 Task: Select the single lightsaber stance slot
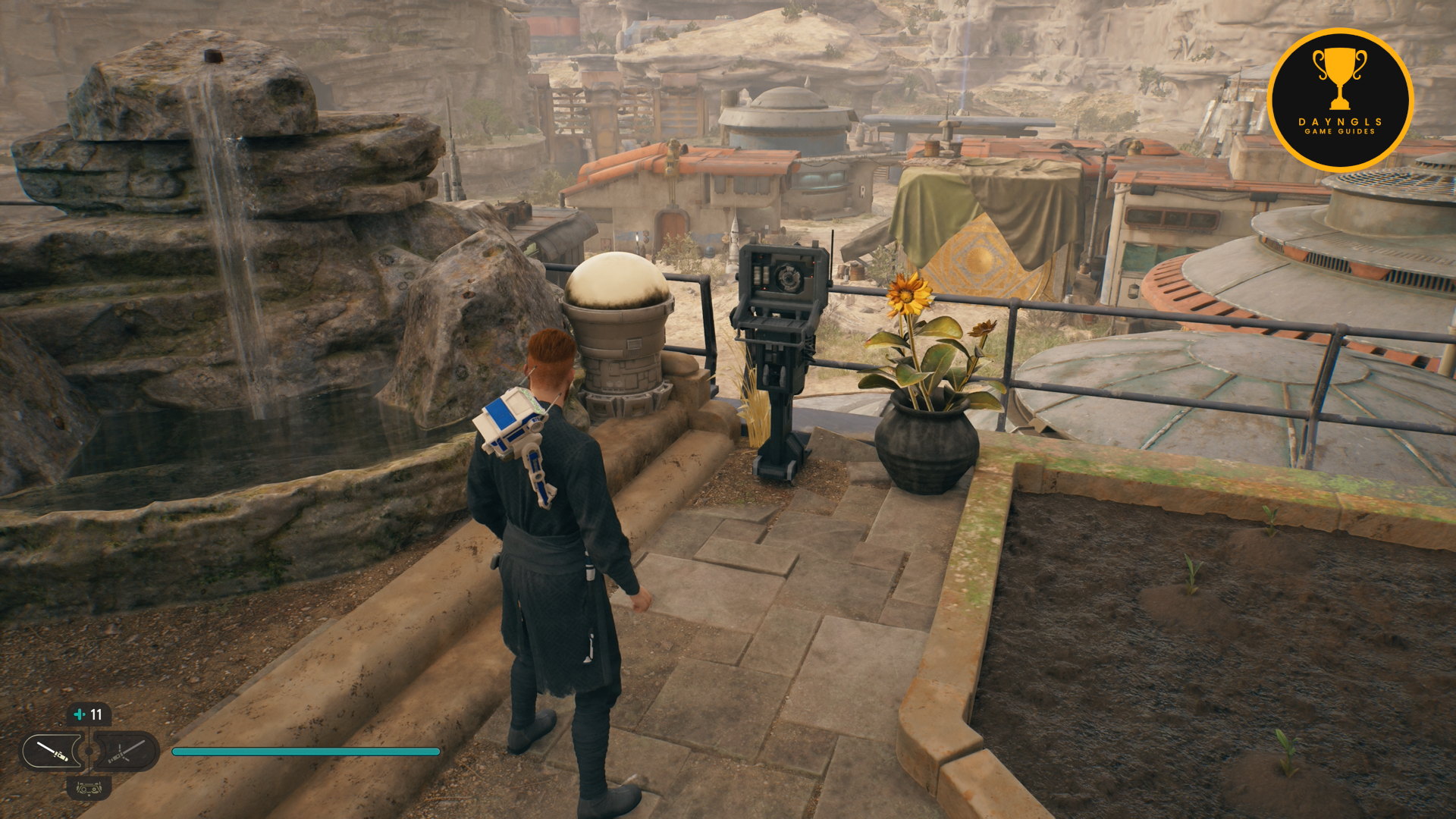pos(52,752)
